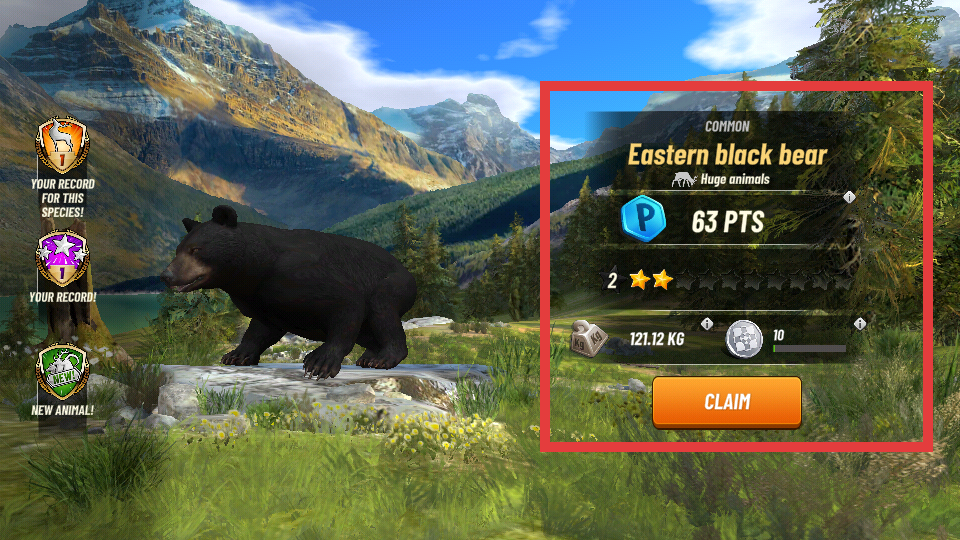960x540 pixels.
Task: Click the purple star record badge
Action: 62,259
